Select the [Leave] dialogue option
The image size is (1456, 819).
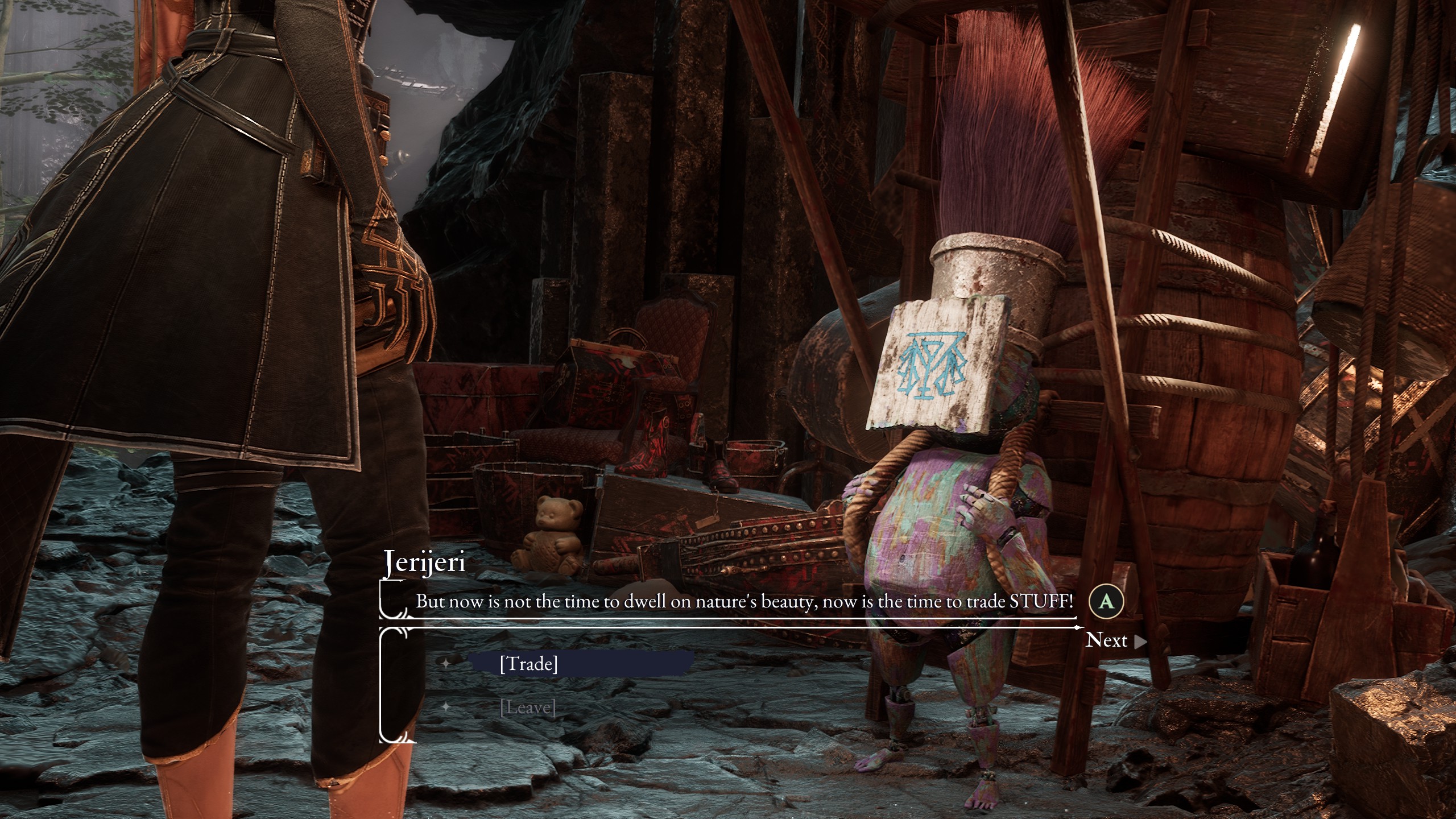click(x=528, y=708)
